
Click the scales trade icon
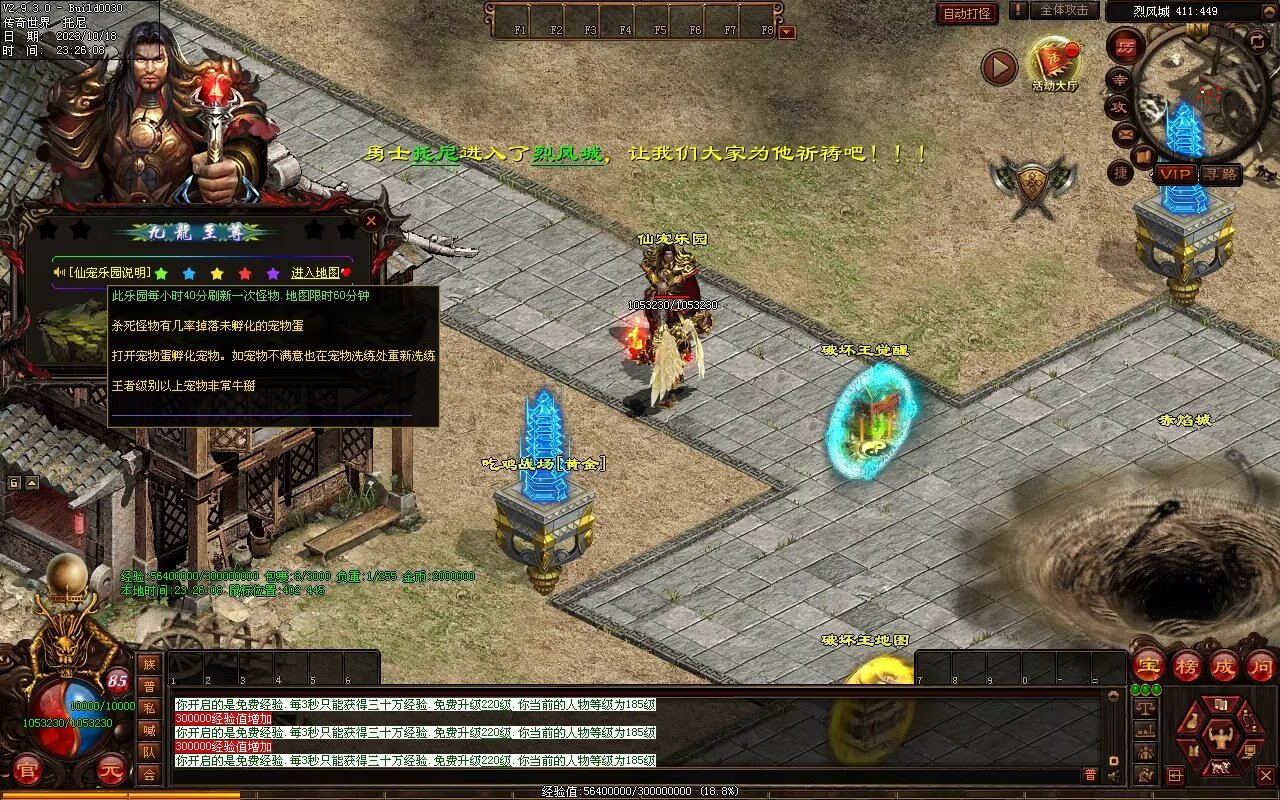click(x=1145, y=707)
